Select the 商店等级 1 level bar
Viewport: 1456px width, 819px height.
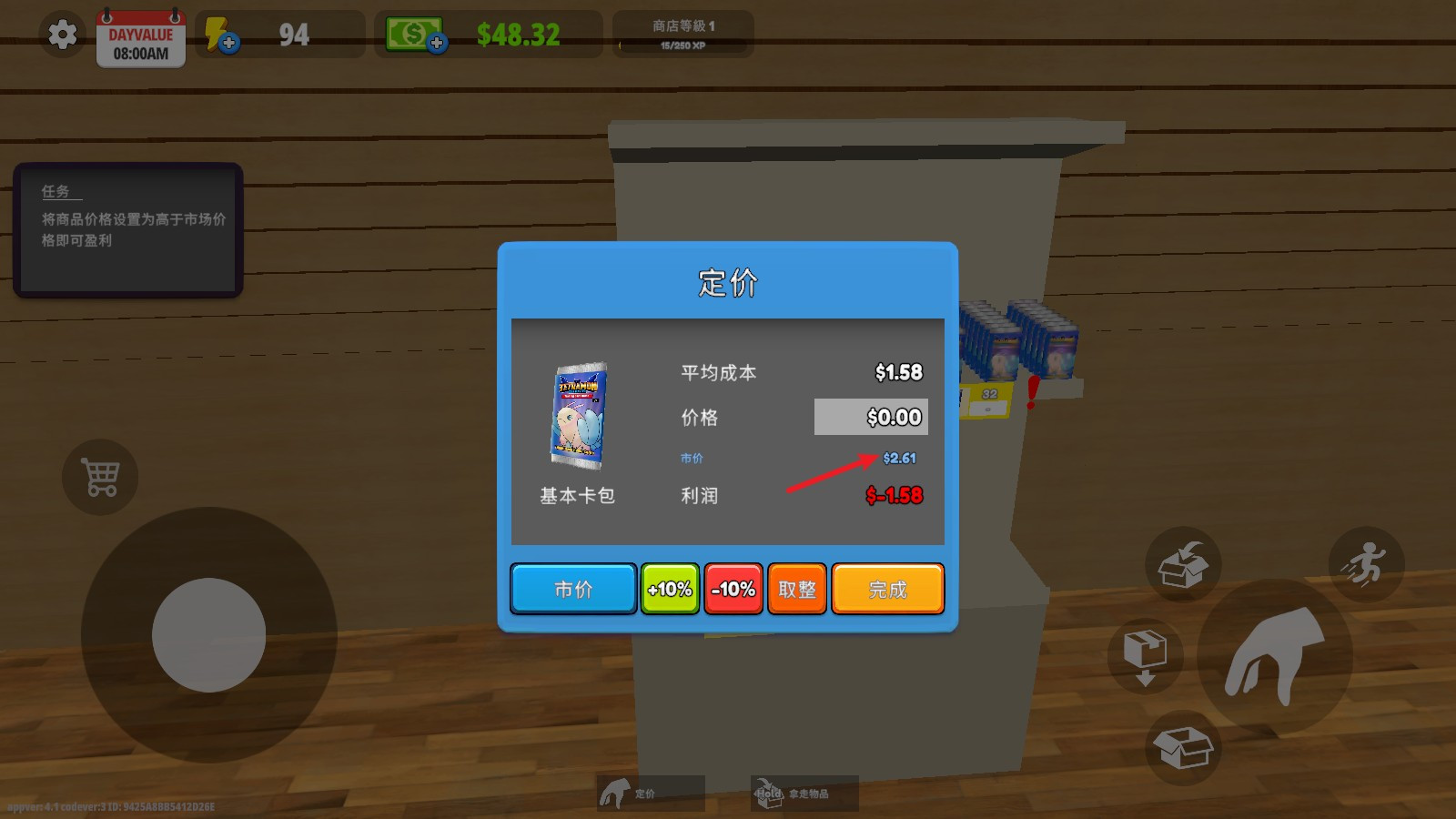point(682,35)
